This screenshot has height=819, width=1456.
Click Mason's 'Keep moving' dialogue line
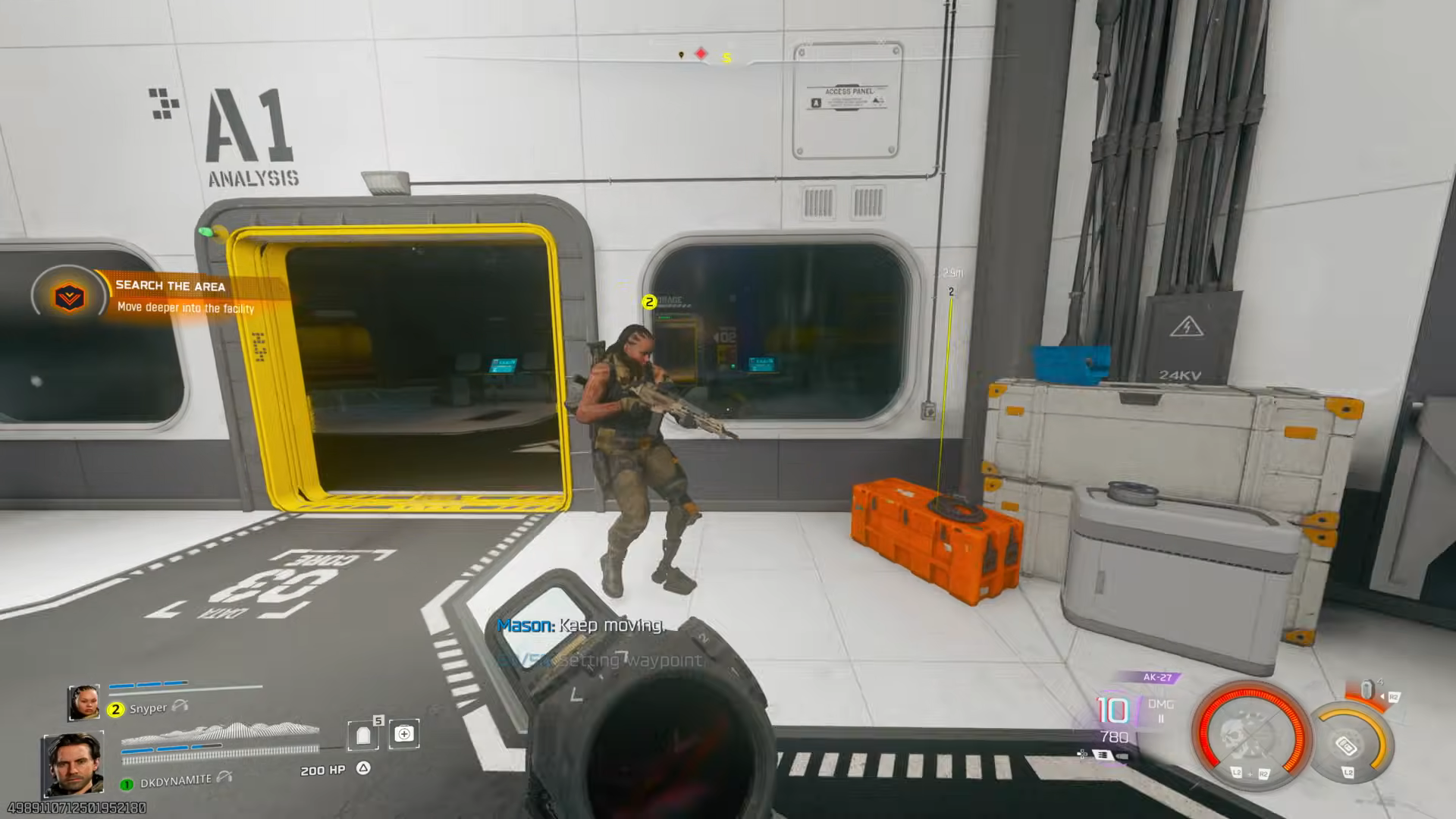pyautogui.click(x=582, y=626)
